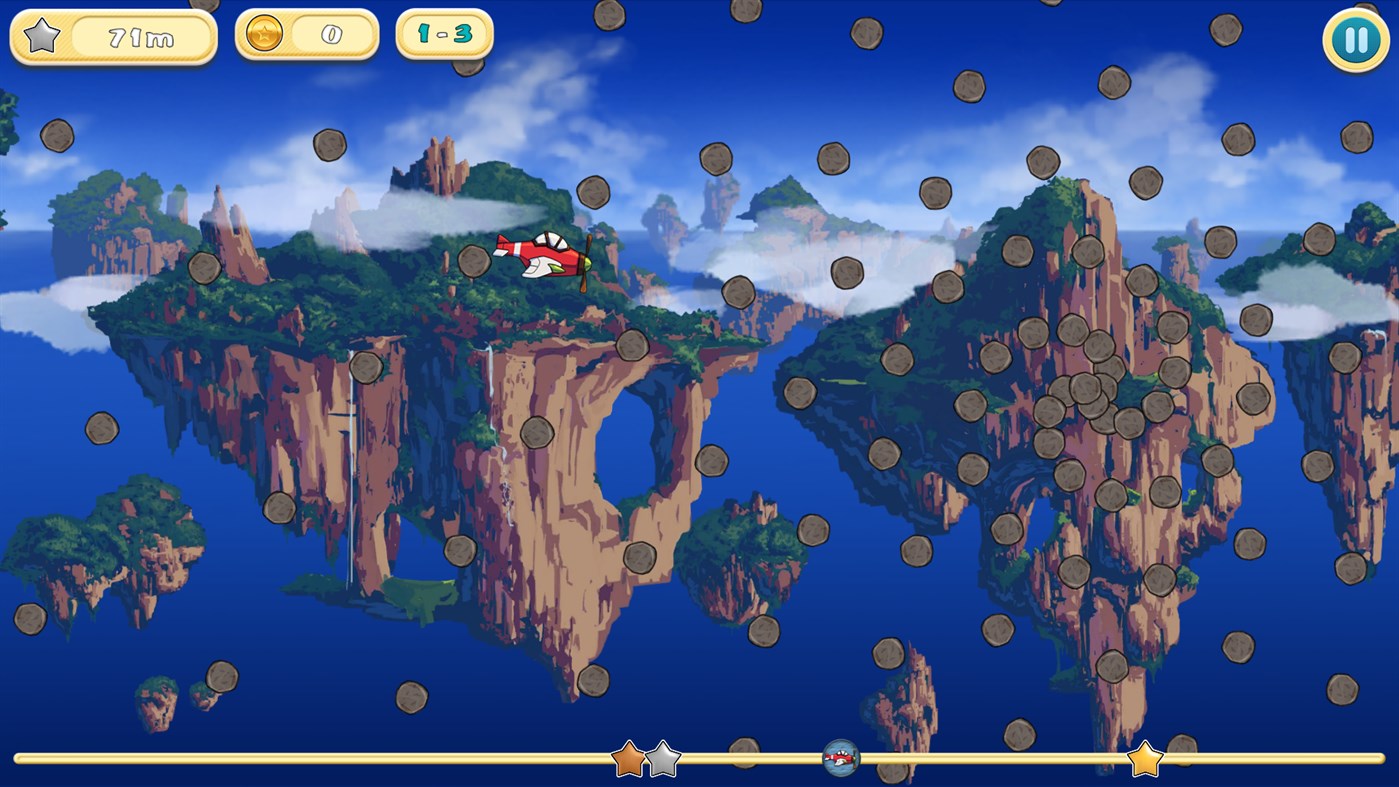Click the gold coin counter icon

[x=266, y=31]
